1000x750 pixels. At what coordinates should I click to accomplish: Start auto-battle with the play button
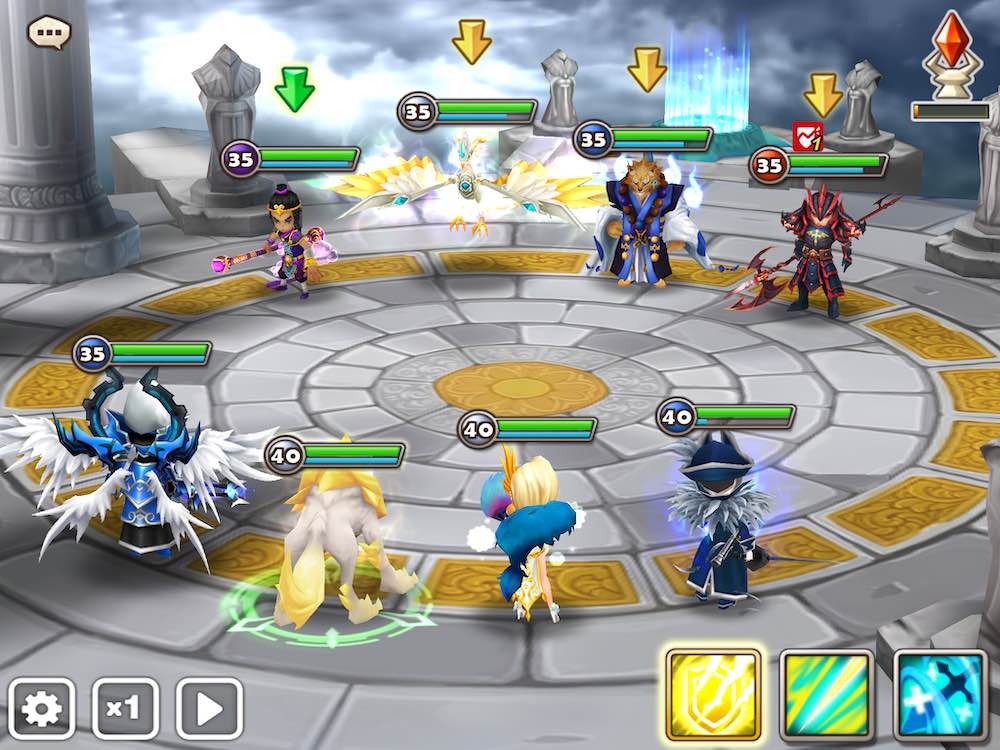(x=209, y=708)
